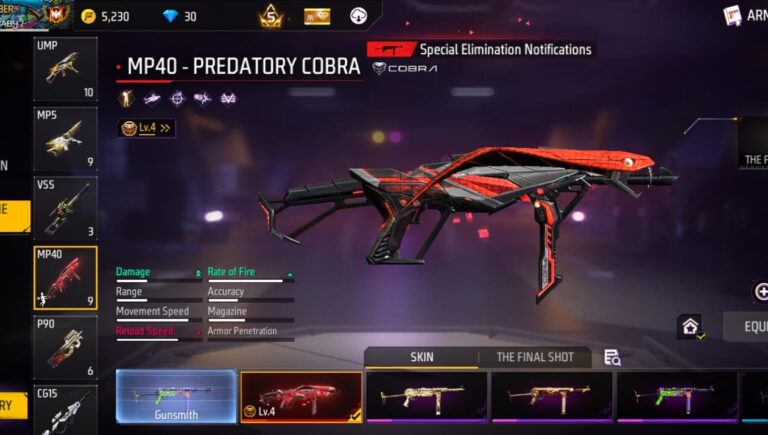Pick the P90 weapon entry
Image resolution: width=768 pixels, height=435 pixels.
click(x=65, y=346)
